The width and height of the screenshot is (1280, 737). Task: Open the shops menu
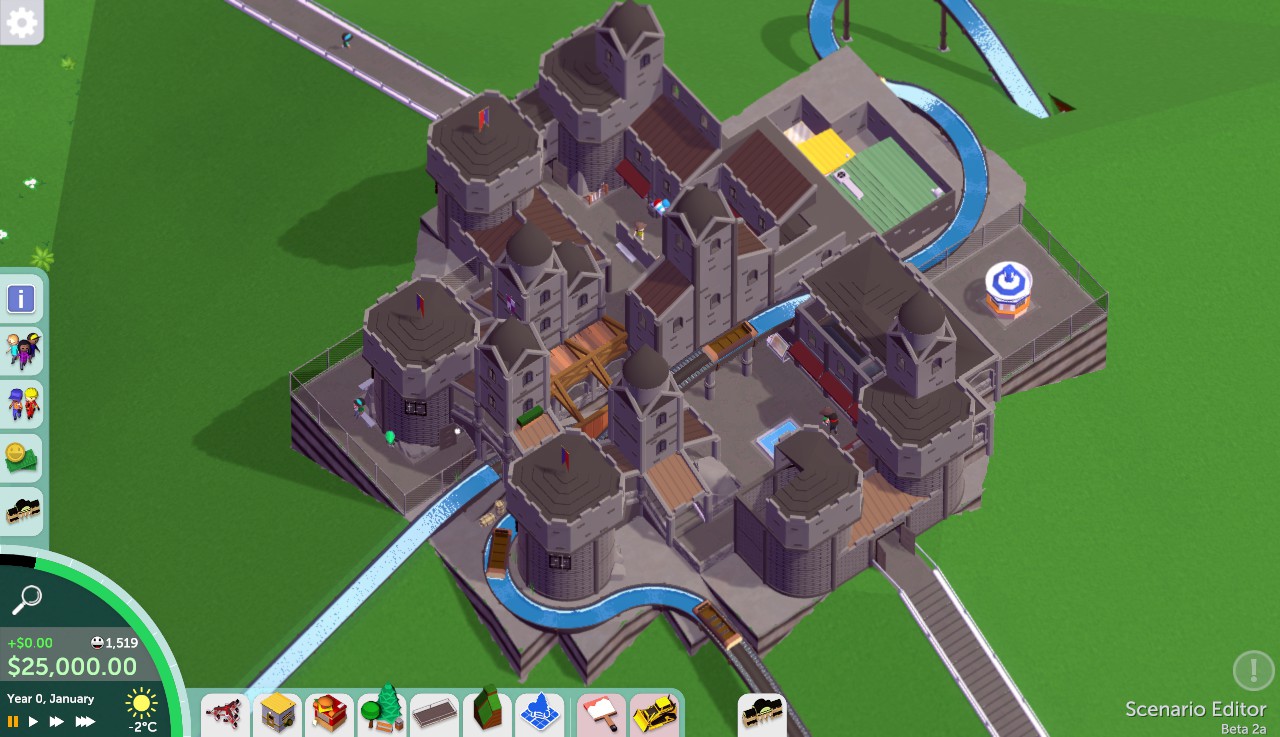(277, 714)
